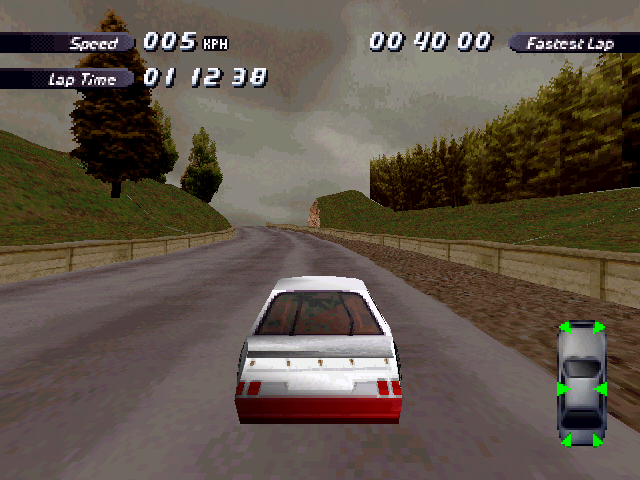Click the car damage indicator icon
Screen dimensions: 640x480
tap(581, 384)
